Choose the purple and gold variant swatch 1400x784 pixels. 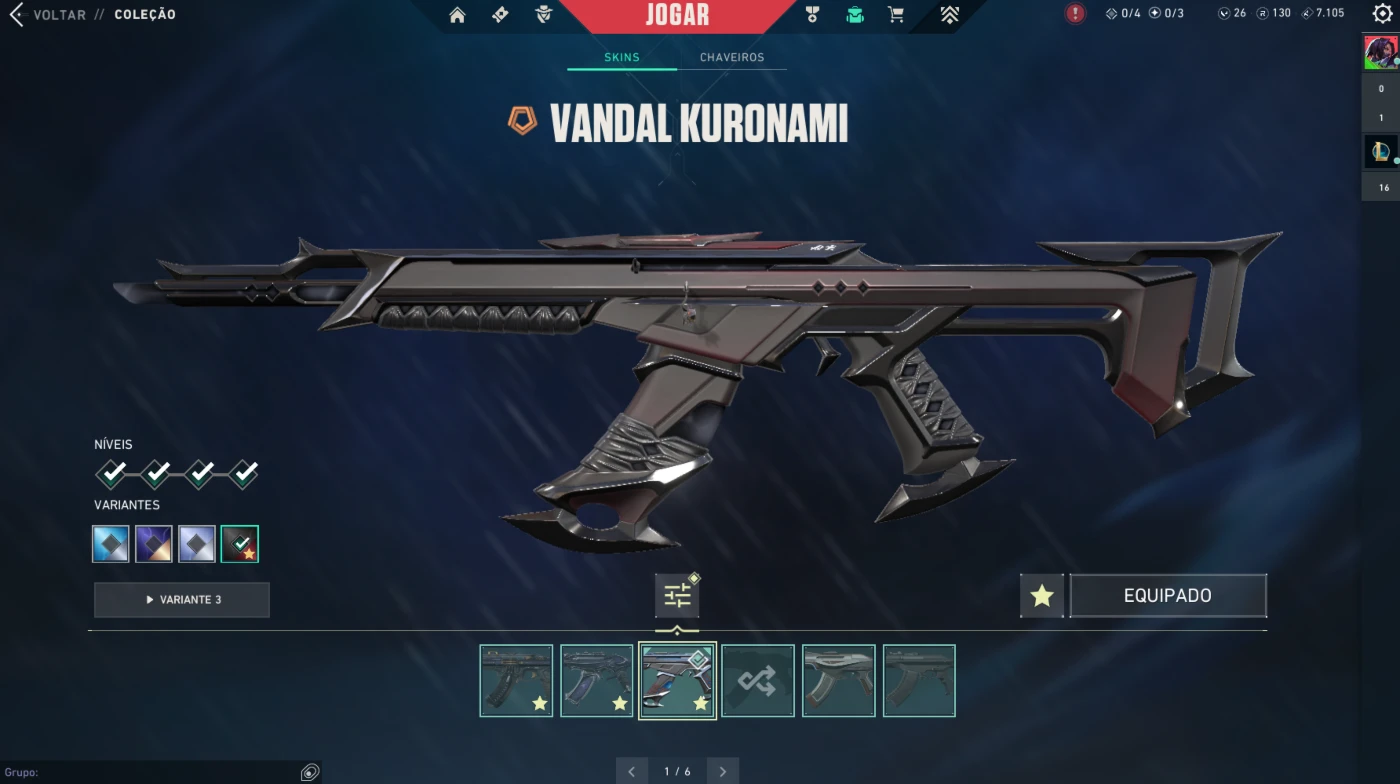click(x=154, y=544)
